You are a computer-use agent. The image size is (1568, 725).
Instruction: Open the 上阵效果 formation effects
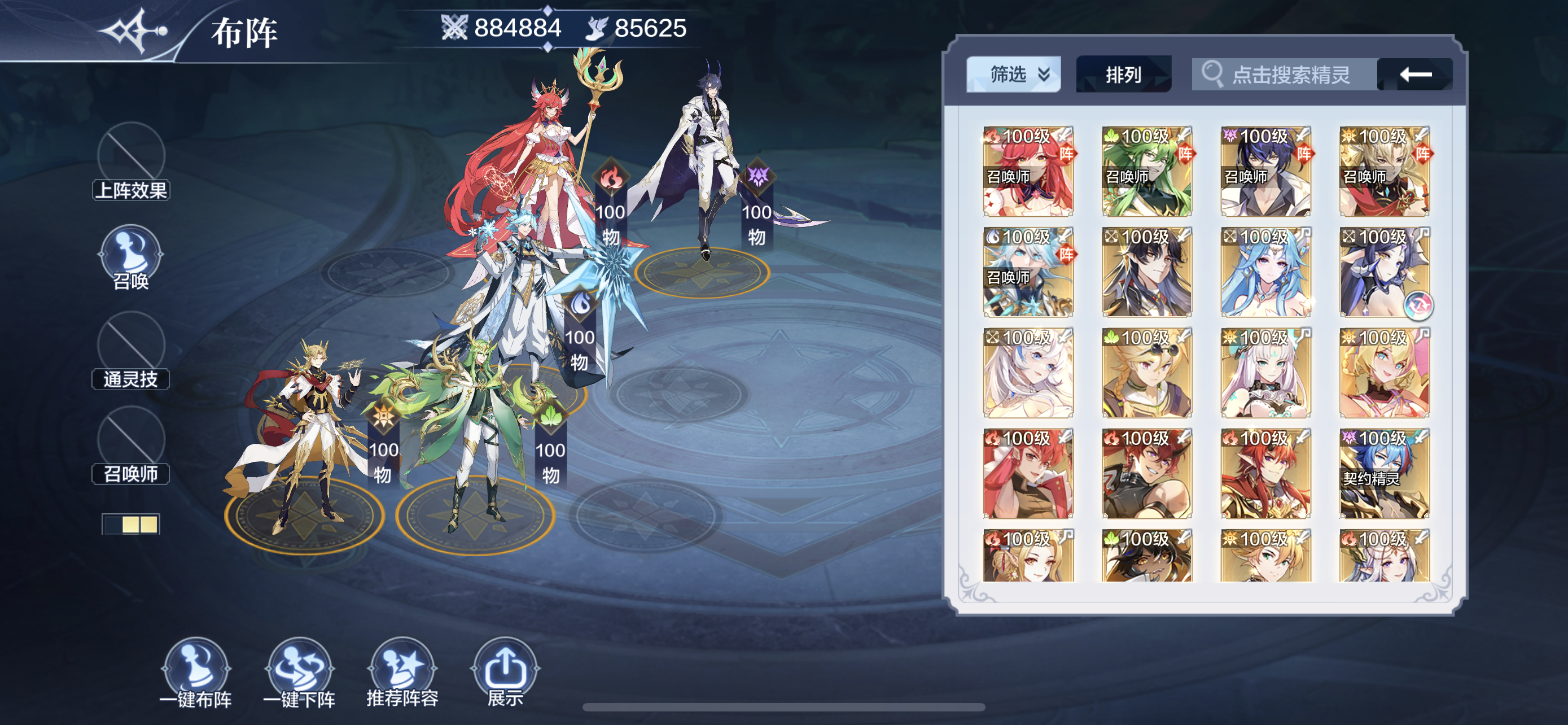pos(131,161)
